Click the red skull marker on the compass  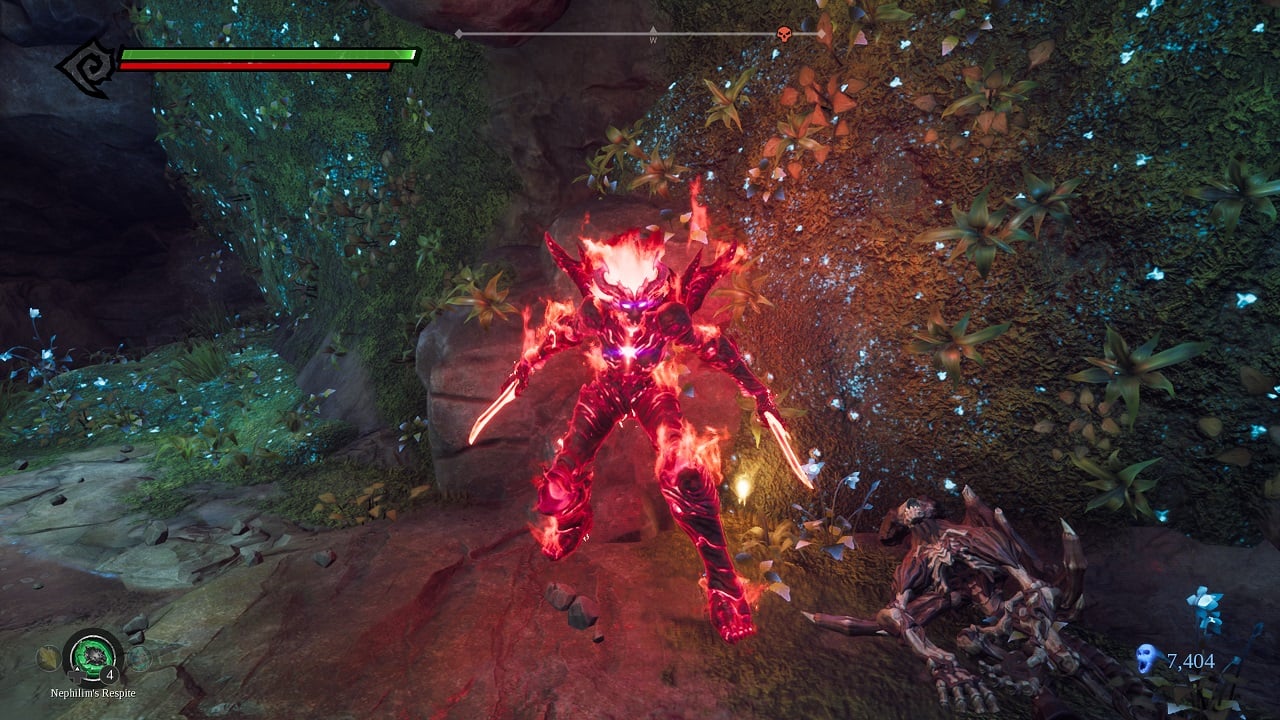pos(784,35)
